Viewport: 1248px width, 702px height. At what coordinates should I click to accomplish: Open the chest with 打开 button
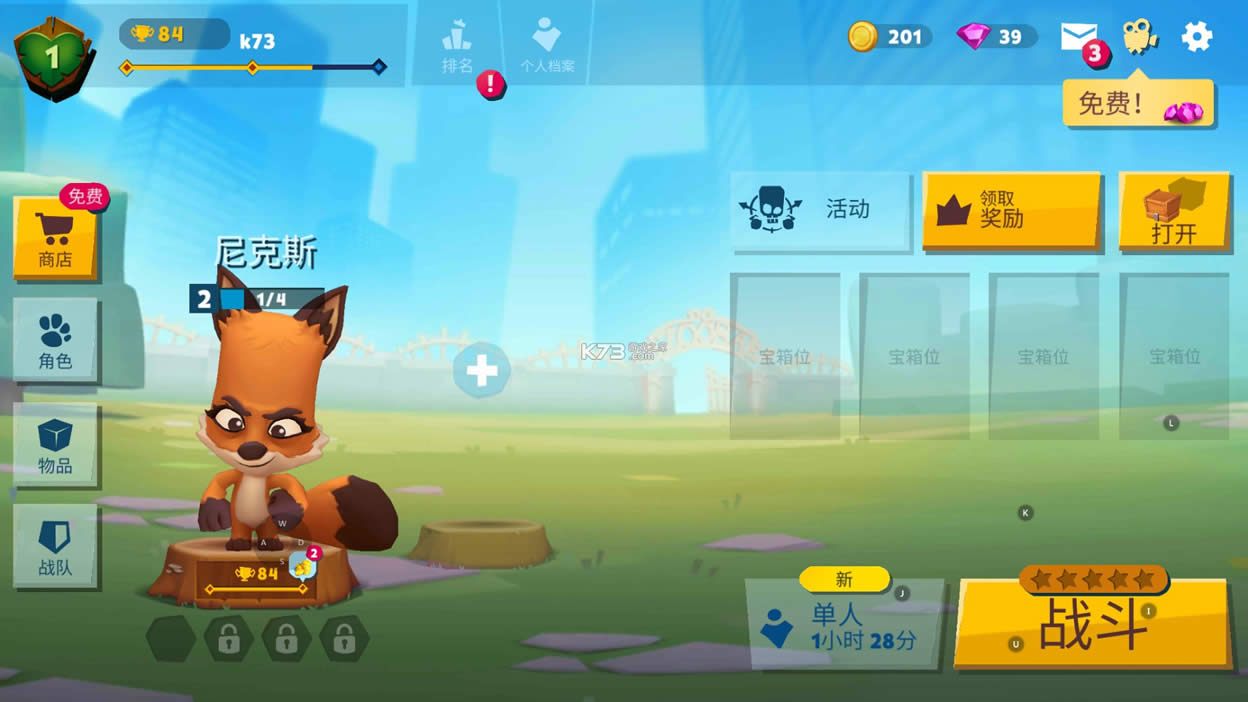point(1174,211)
